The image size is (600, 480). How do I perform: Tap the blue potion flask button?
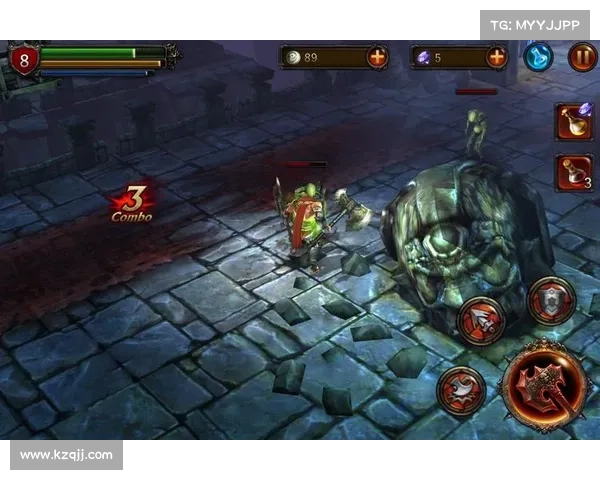tap(538, 57)
